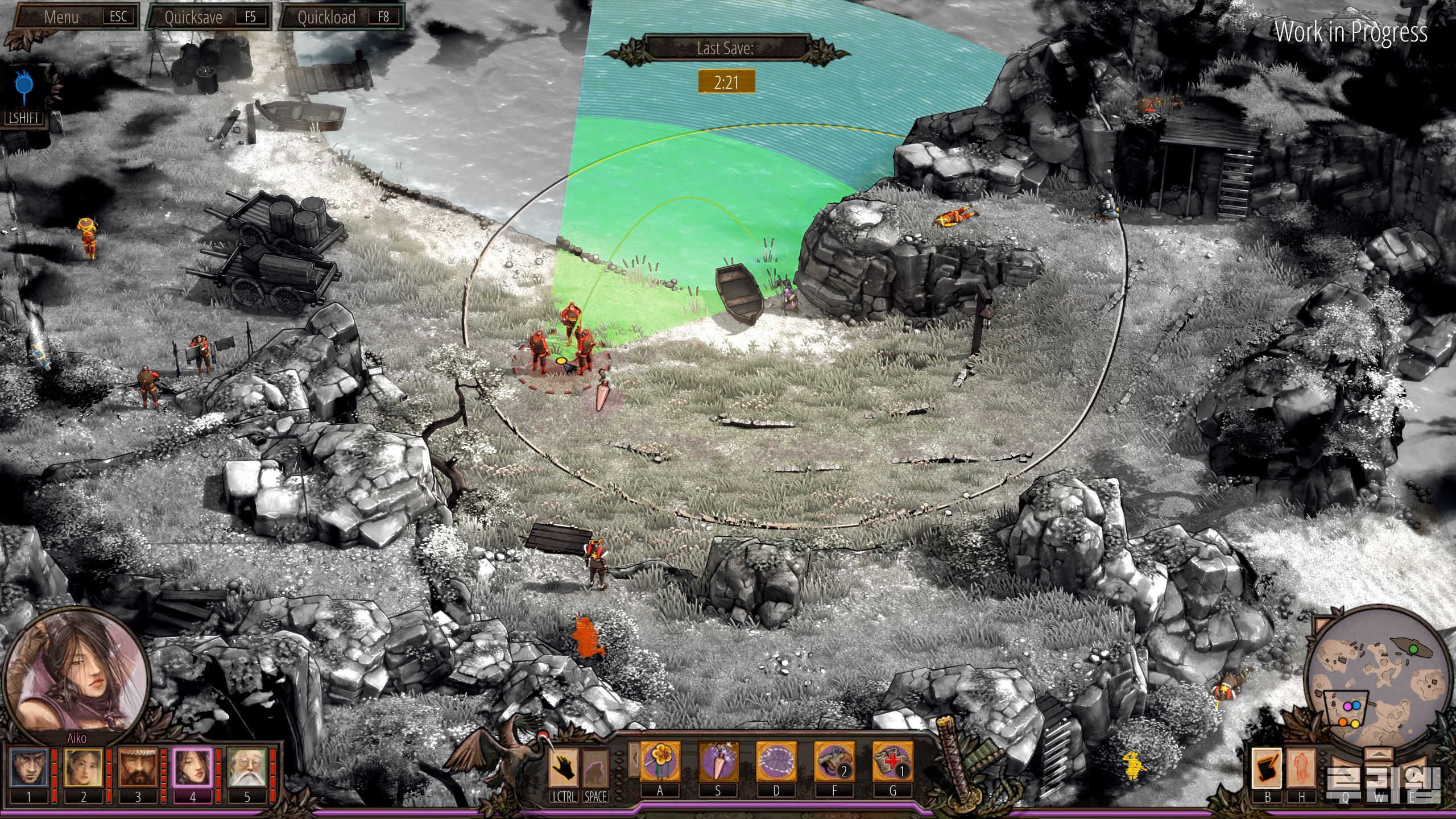Activate the yellow flower hairpin ability

(x=660, y=762)
